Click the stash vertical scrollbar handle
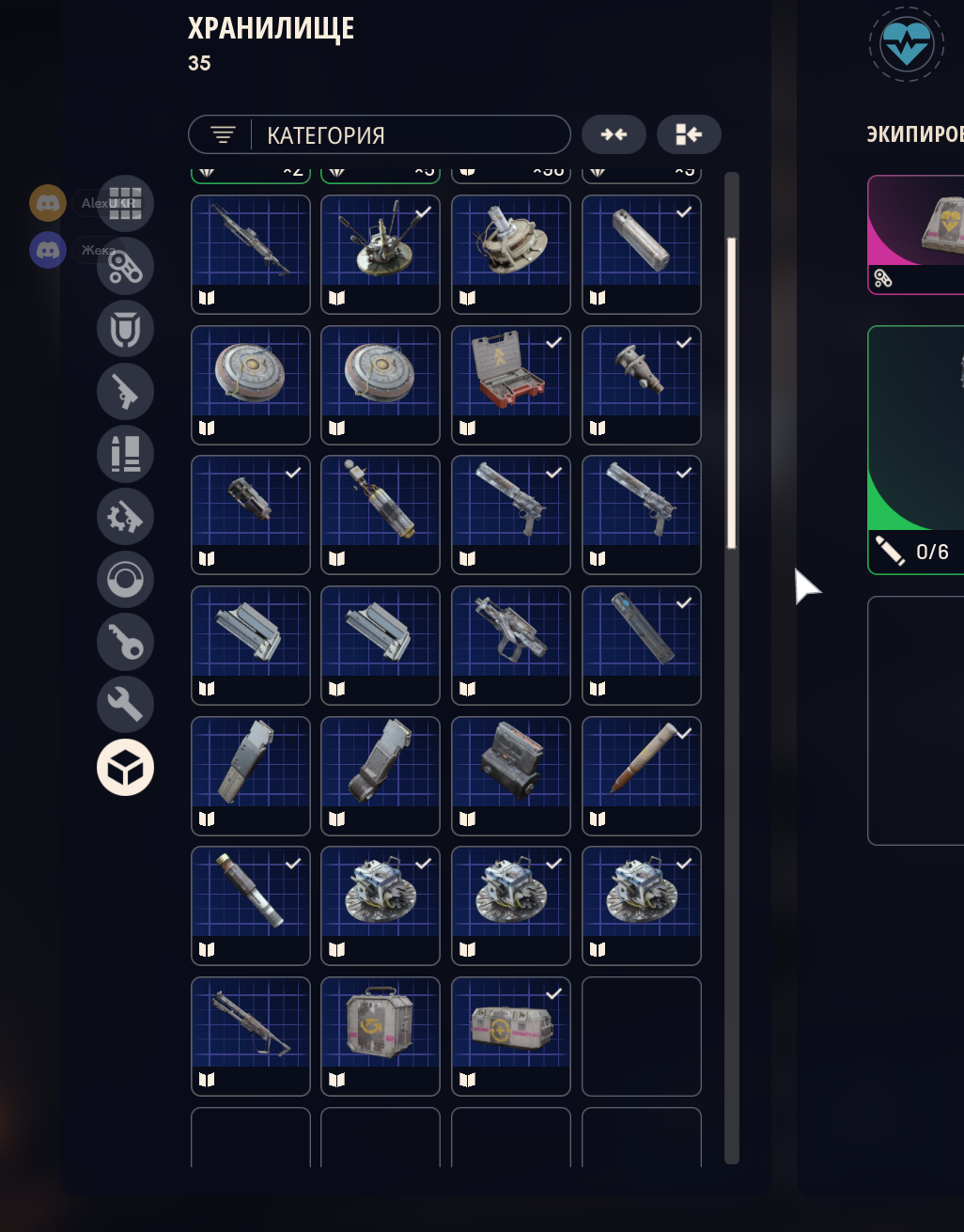 pyautogui.click(x=732, y=395)
